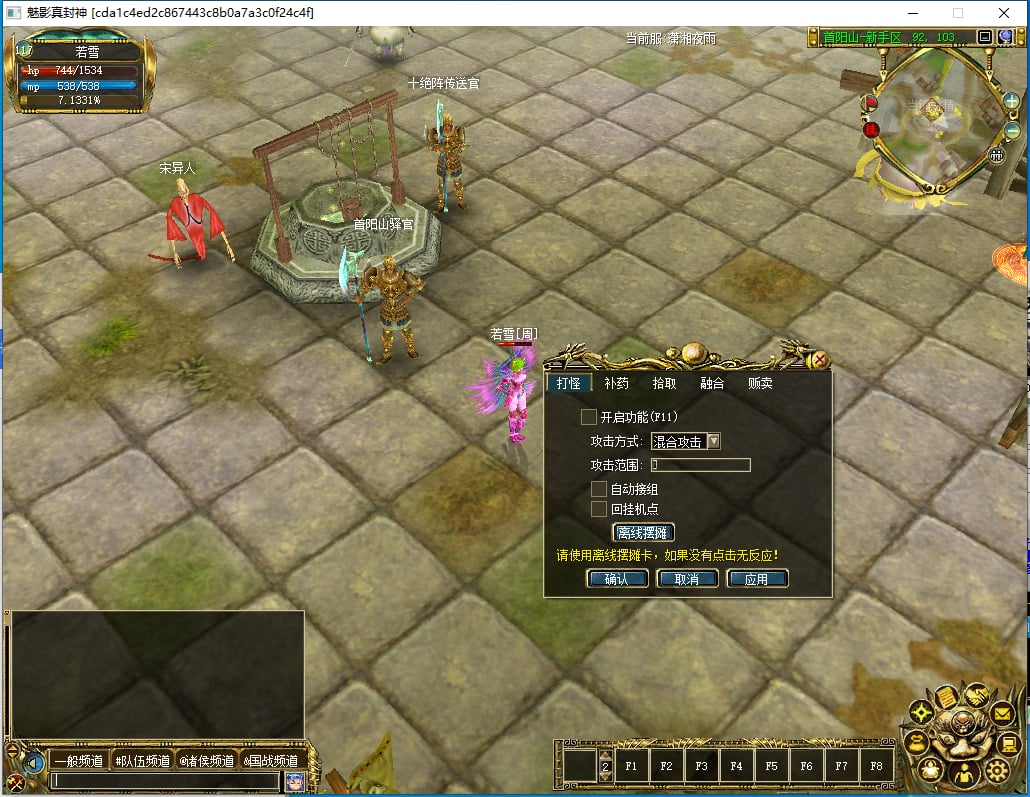This screenshot has width=1030, height=797.
Task: Apply changes with the 应用 button
Action: tap(757, 579)
